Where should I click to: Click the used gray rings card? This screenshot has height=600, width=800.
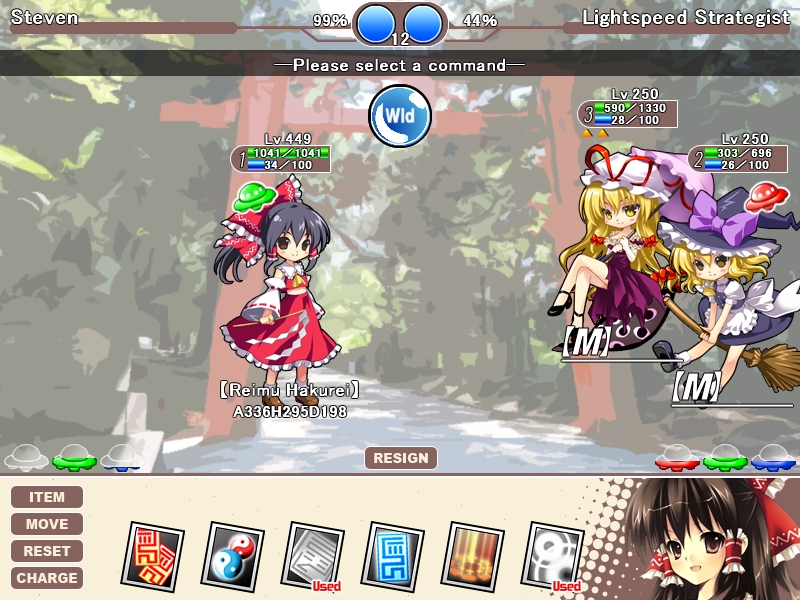[553, 555]
